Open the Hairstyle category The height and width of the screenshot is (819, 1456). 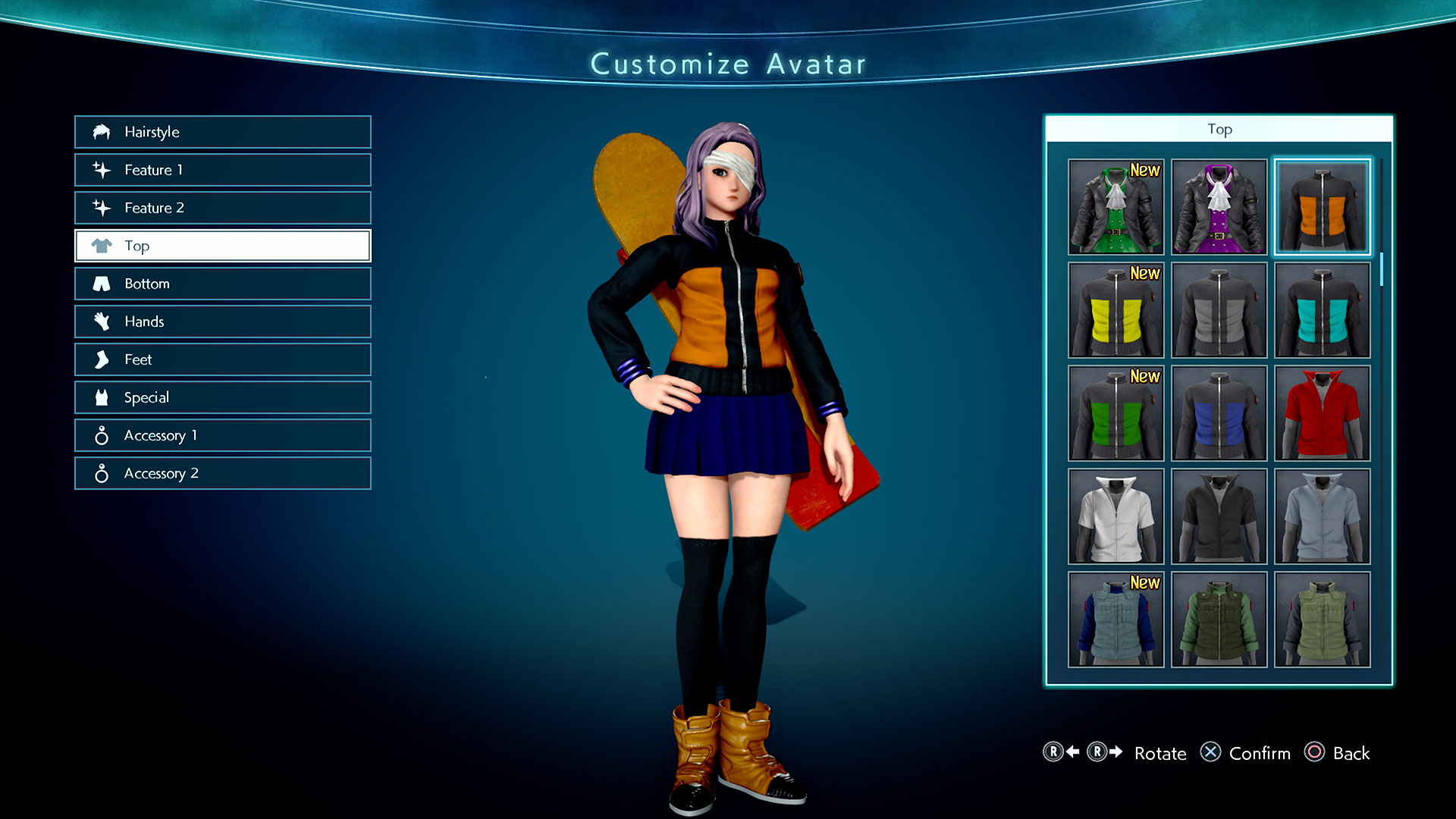(222, 132)
